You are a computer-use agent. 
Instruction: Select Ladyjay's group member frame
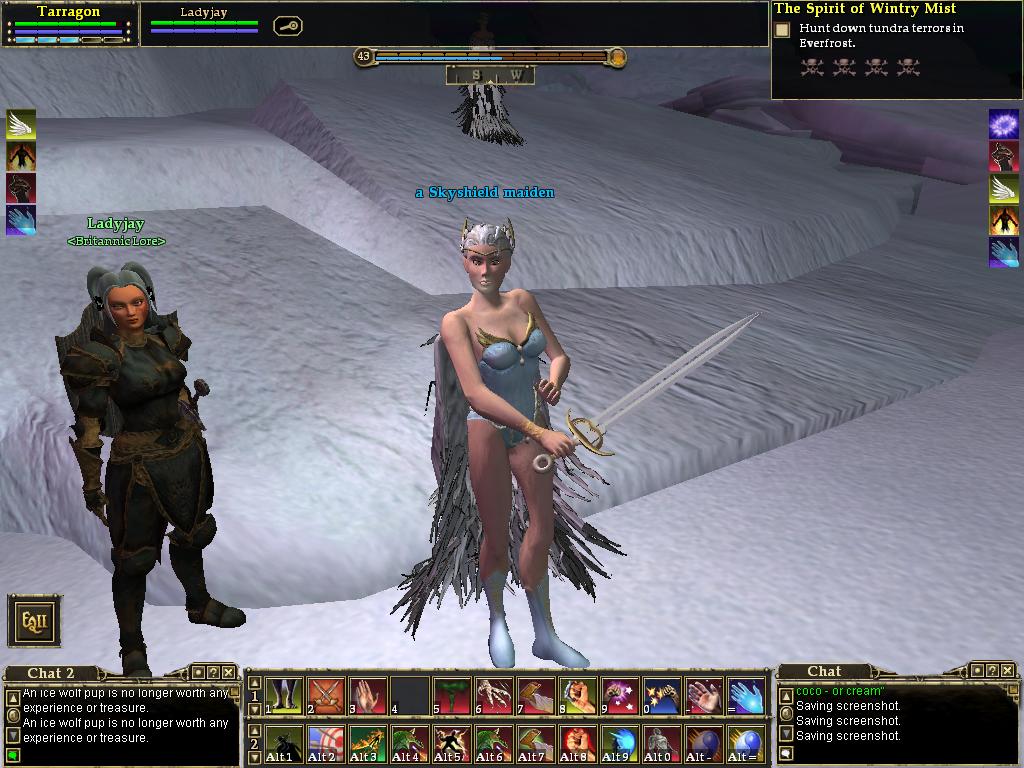pos(204,22)
